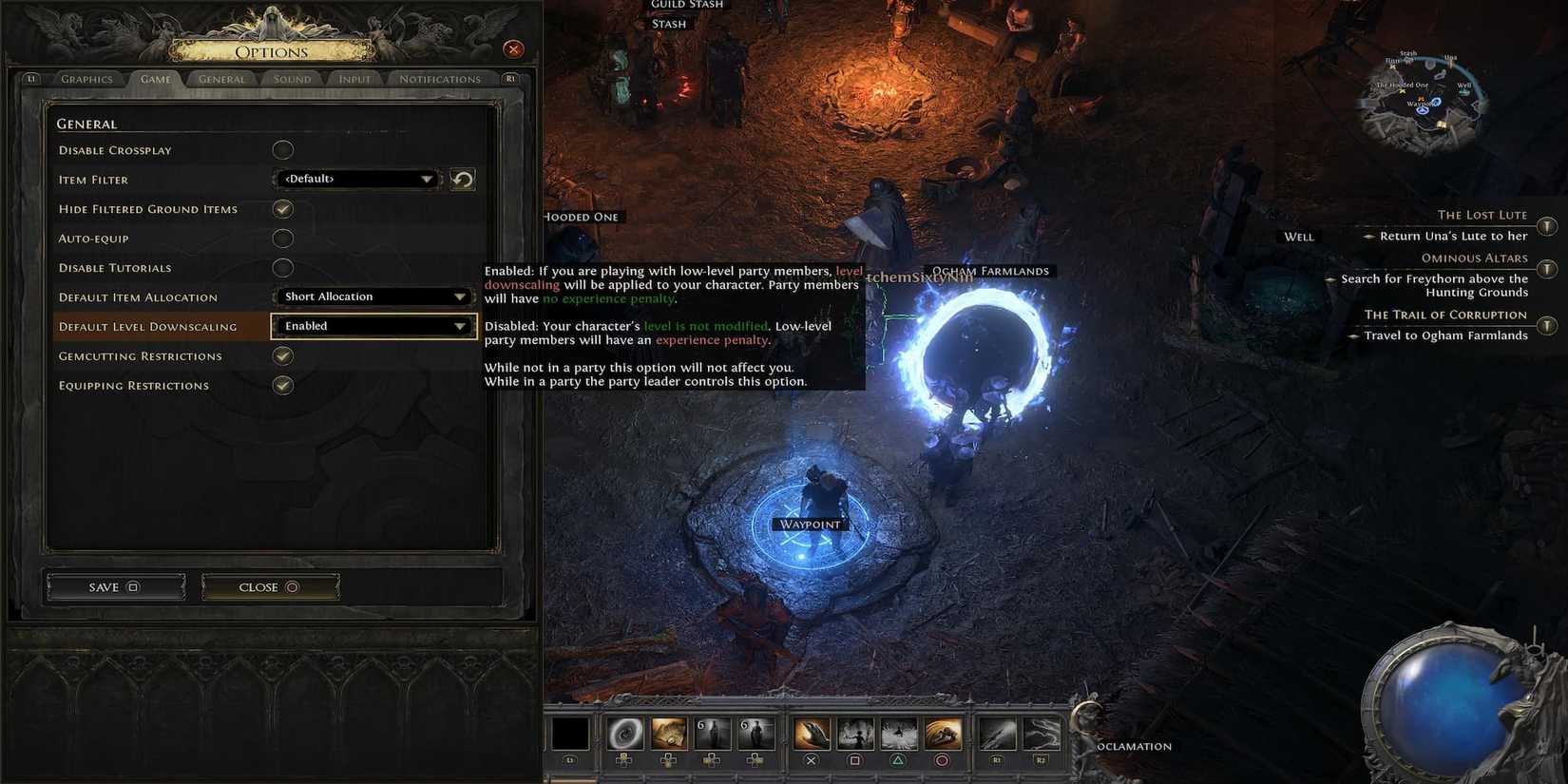Select the portal skill bound to D-pad up
1568x784 pixels.
click(x=624, y=732)
